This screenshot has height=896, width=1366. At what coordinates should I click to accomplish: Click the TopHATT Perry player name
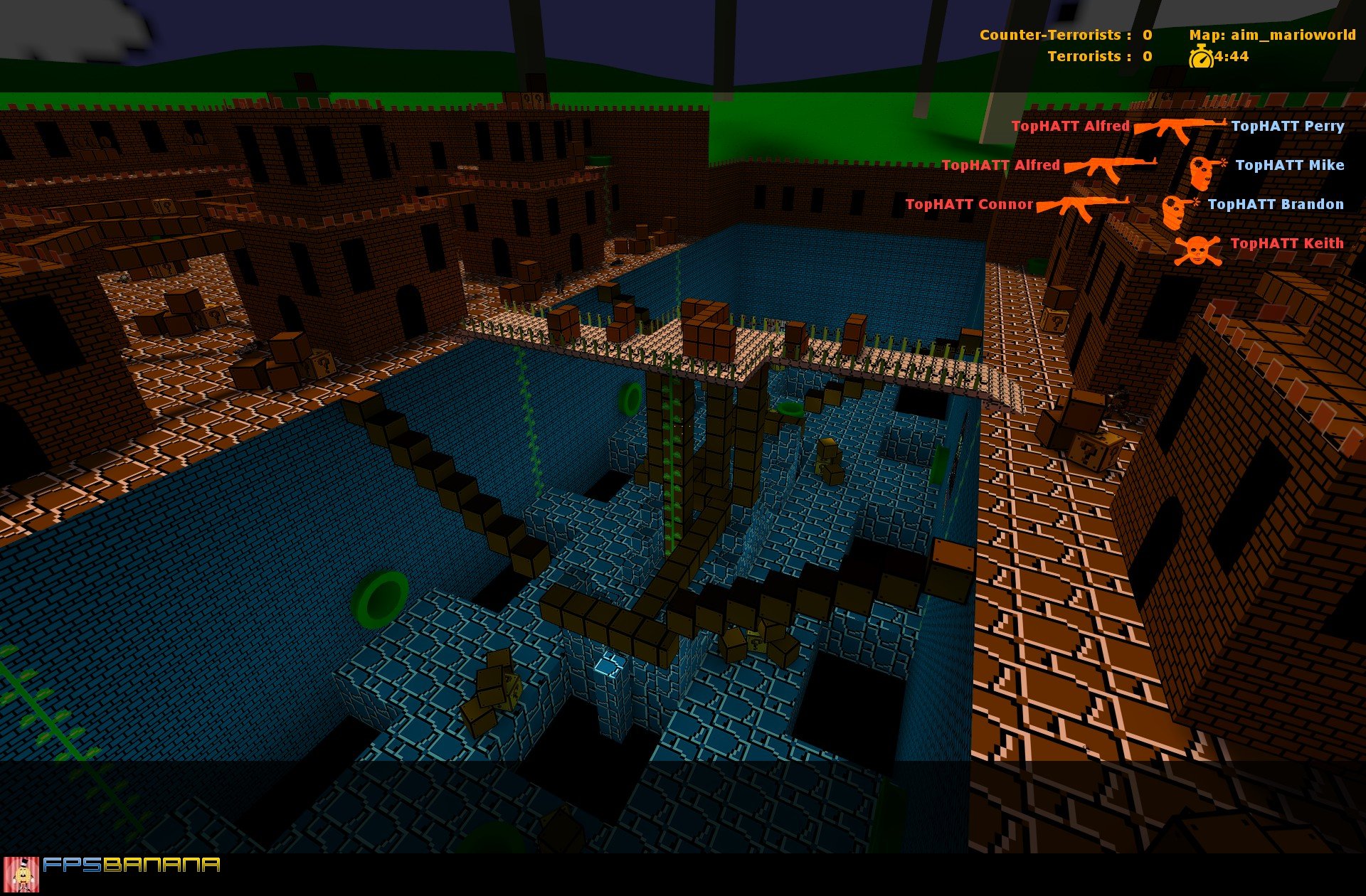tap(1288, 127)
